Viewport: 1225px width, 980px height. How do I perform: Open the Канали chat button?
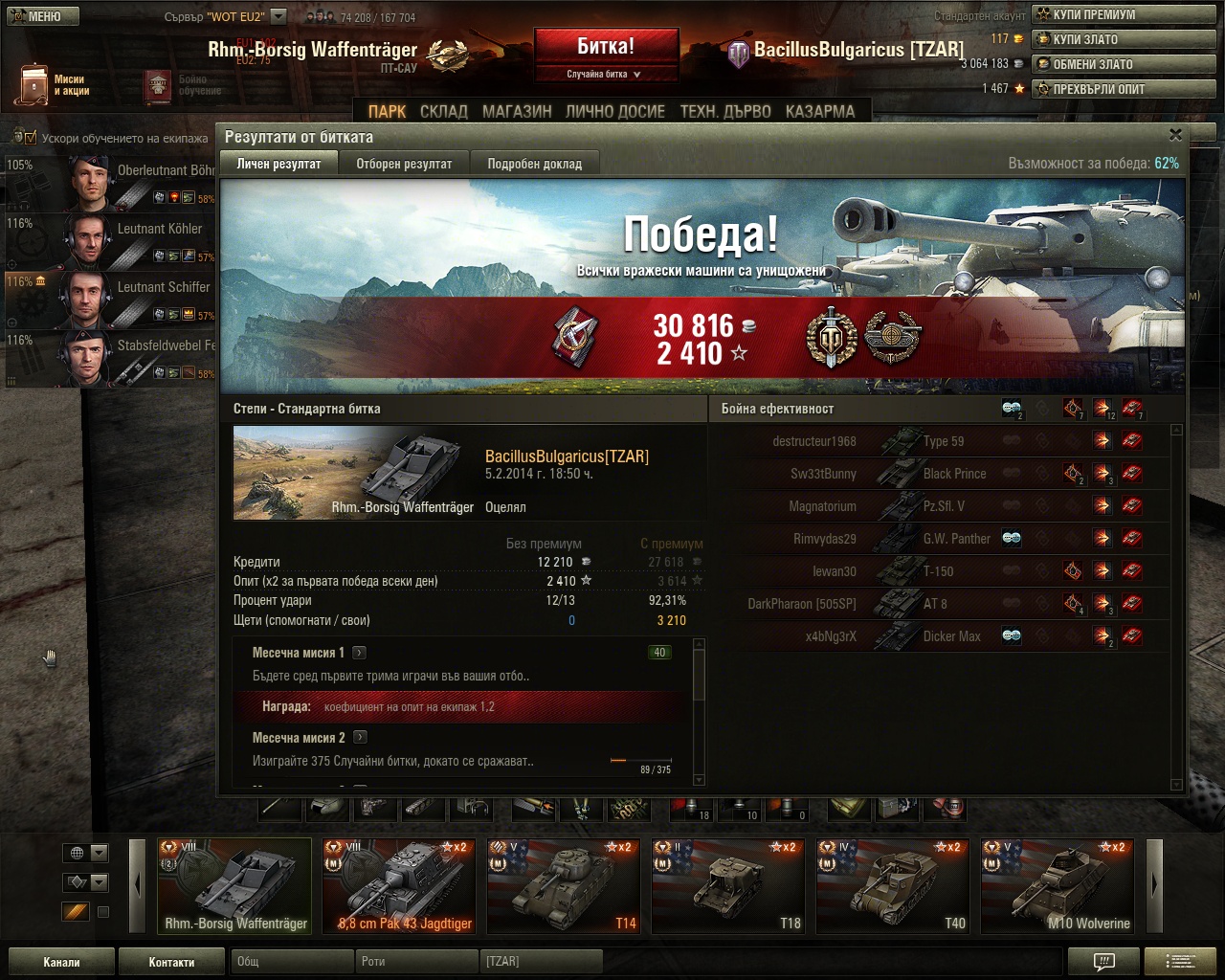61,962
